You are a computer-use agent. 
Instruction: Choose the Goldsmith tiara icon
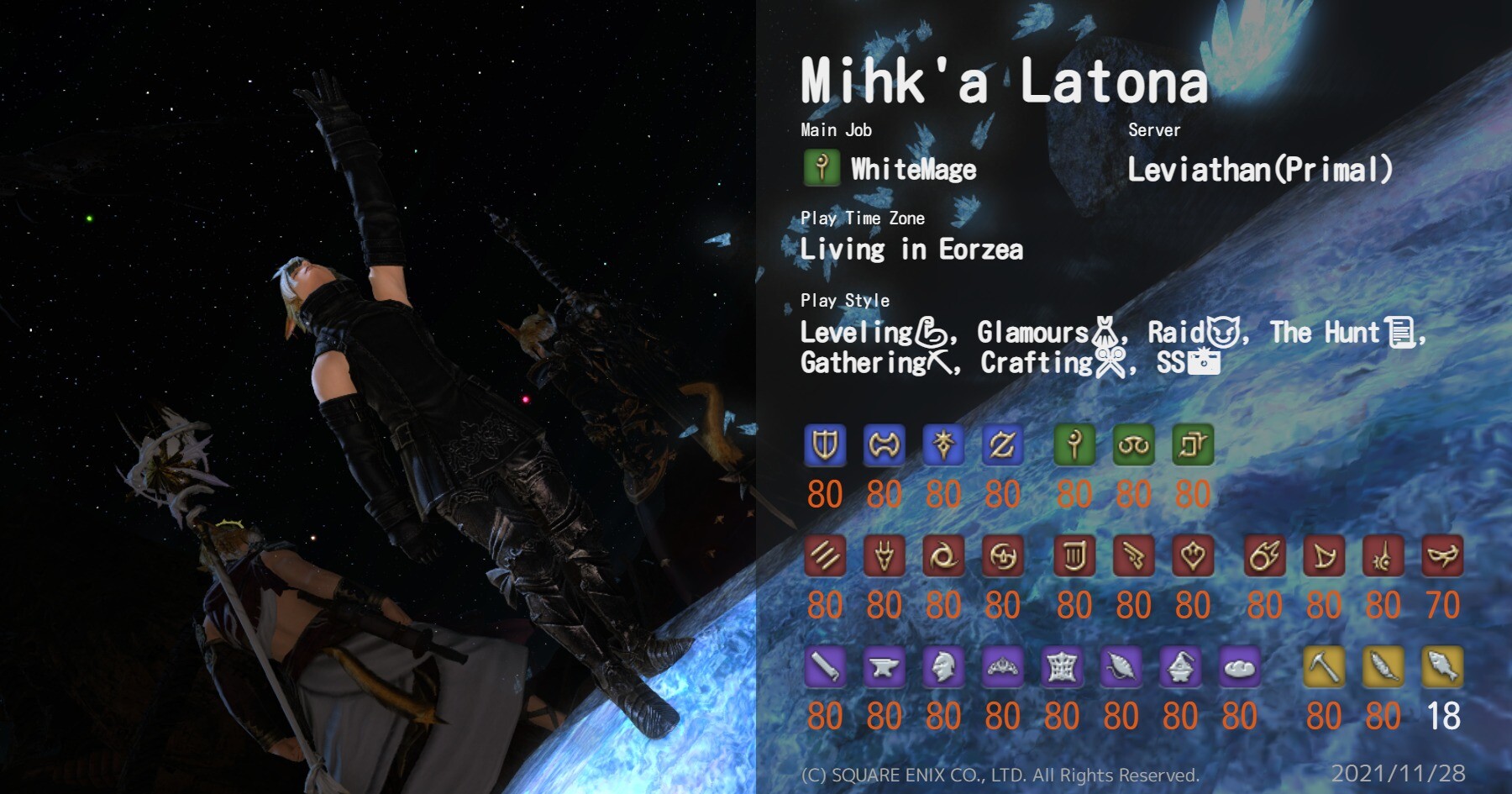click(1002, 667)
